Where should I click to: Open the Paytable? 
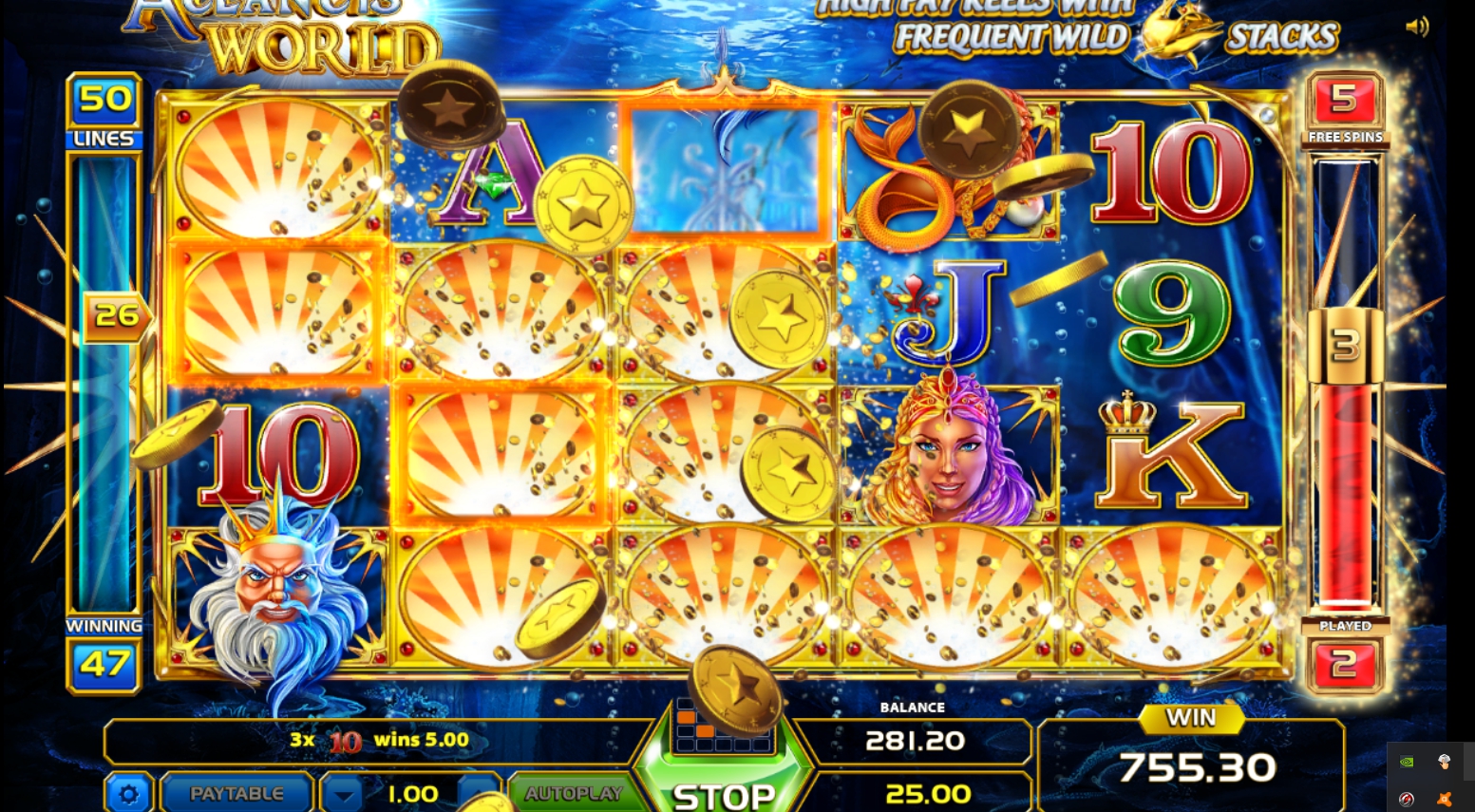236,793
